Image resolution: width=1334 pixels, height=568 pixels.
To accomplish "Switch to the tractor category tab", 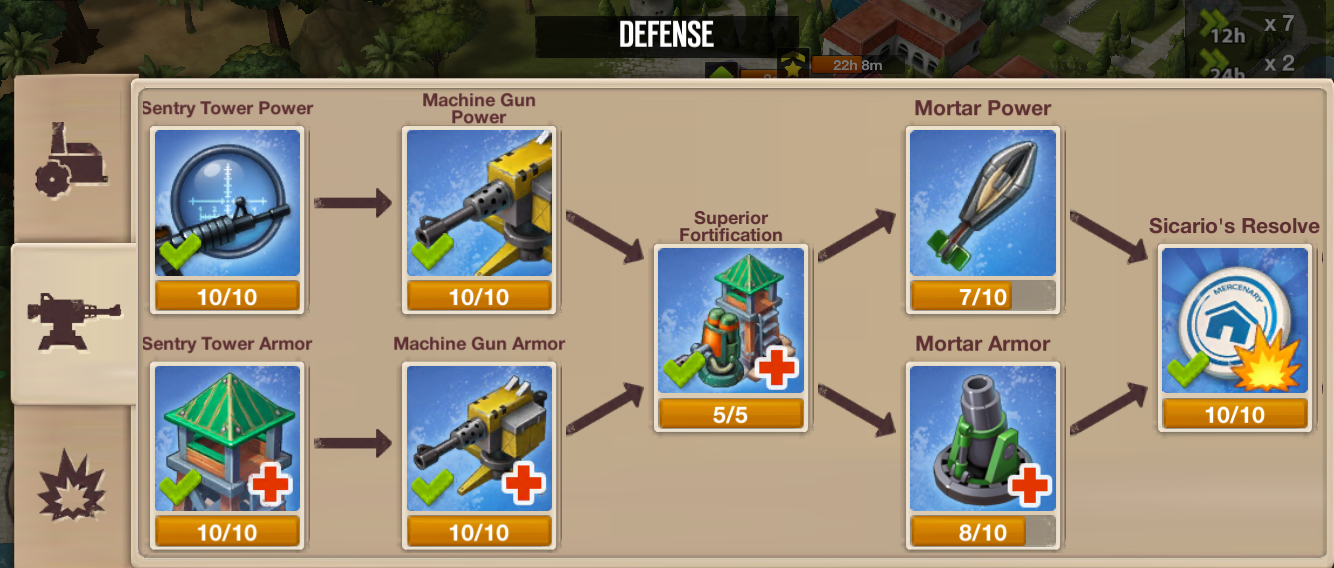I will point(72,160).
